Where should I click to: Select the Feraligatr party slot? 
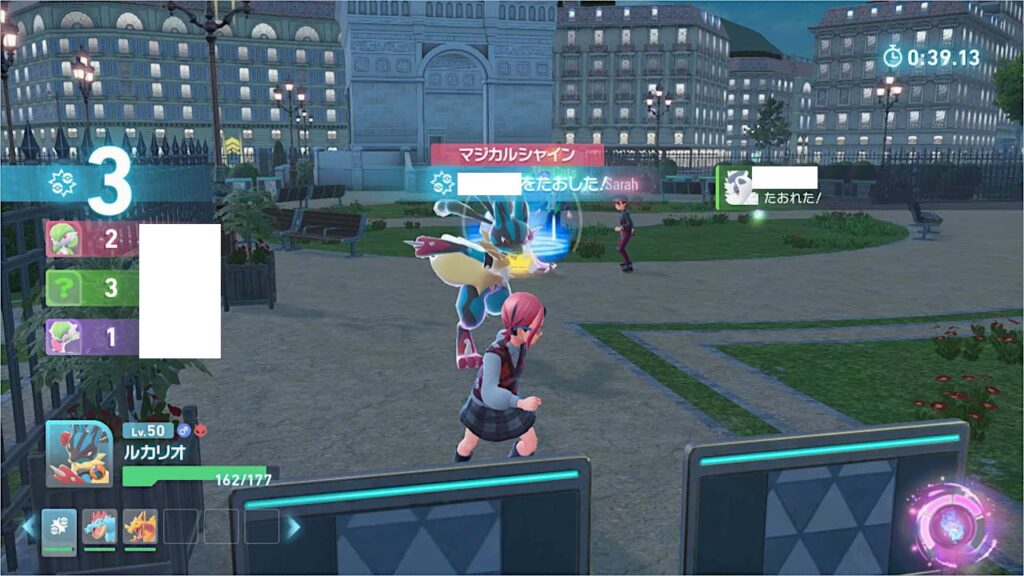(x=100, y=526)
